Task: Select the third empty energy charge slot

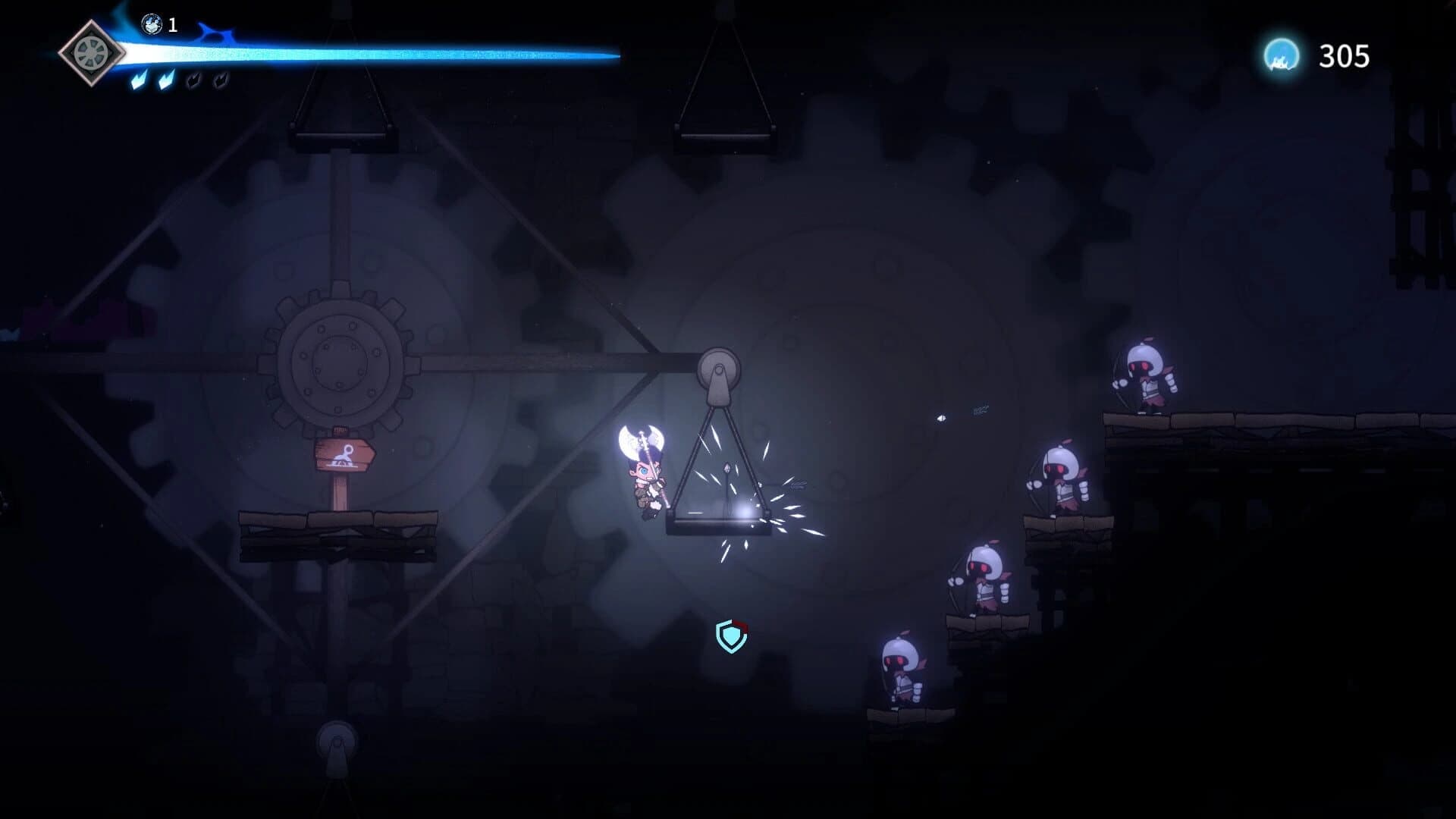Action: coord(194,80)
